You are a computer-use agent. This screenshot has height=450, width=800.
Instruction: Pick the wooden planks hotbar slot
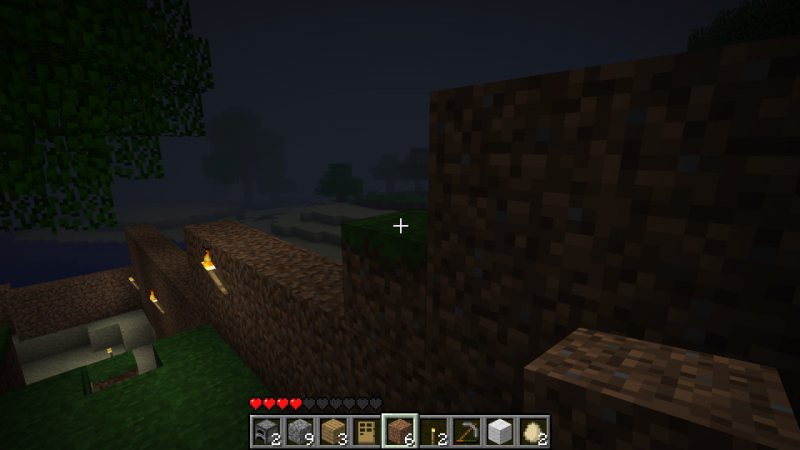pyautogui.click(x=332, y=431)
